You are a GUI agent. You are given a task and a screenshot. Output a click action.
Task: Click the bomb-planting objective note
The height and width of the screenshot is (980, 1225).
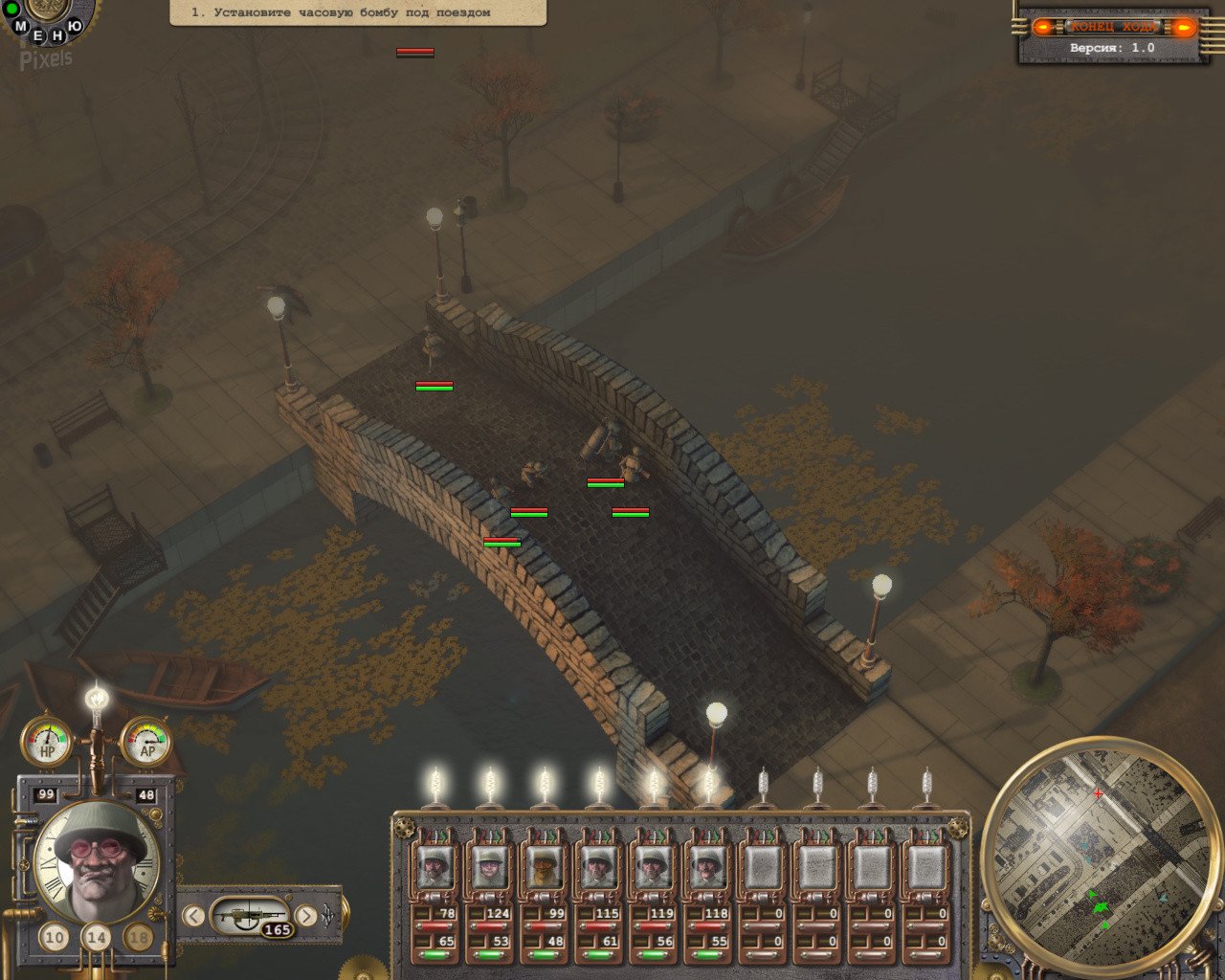coord(358,12)
